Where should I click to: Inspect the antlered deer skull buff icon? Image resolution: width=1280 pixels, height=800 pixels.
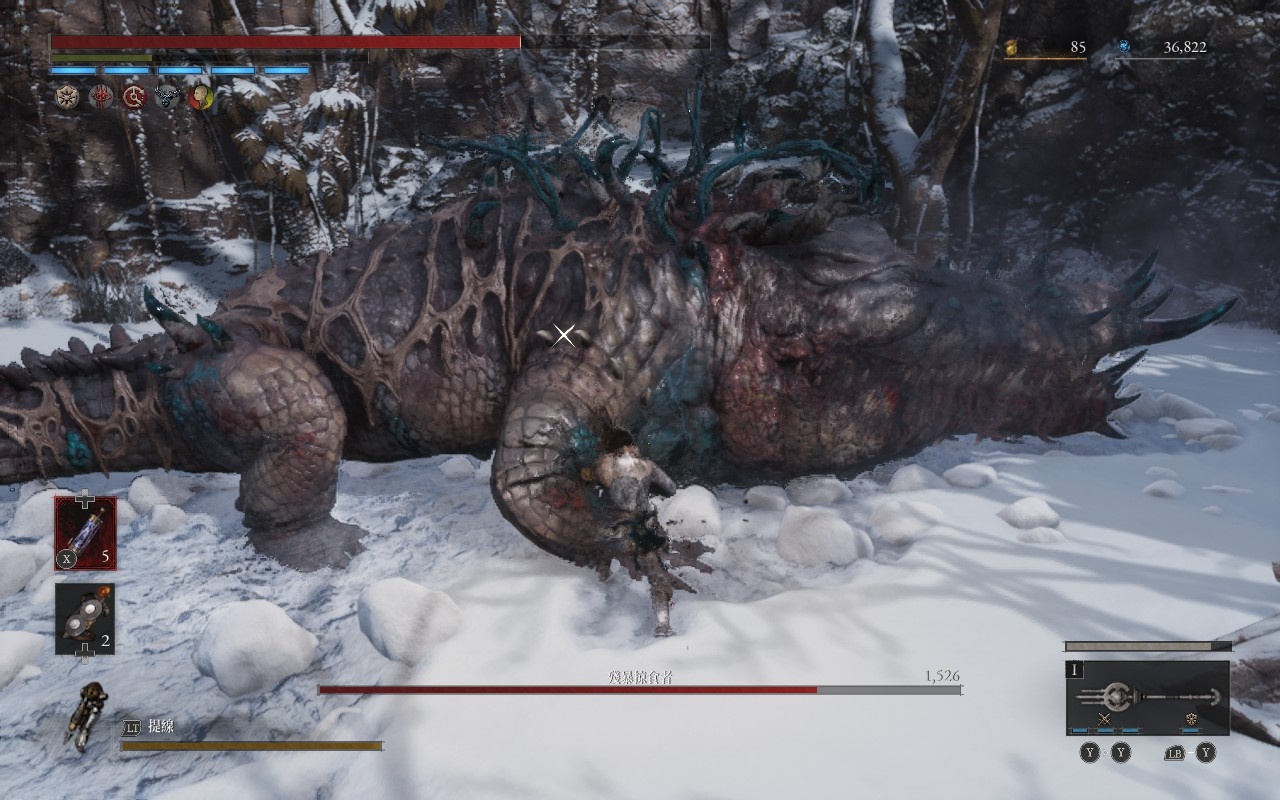click(x=167, y=96)
